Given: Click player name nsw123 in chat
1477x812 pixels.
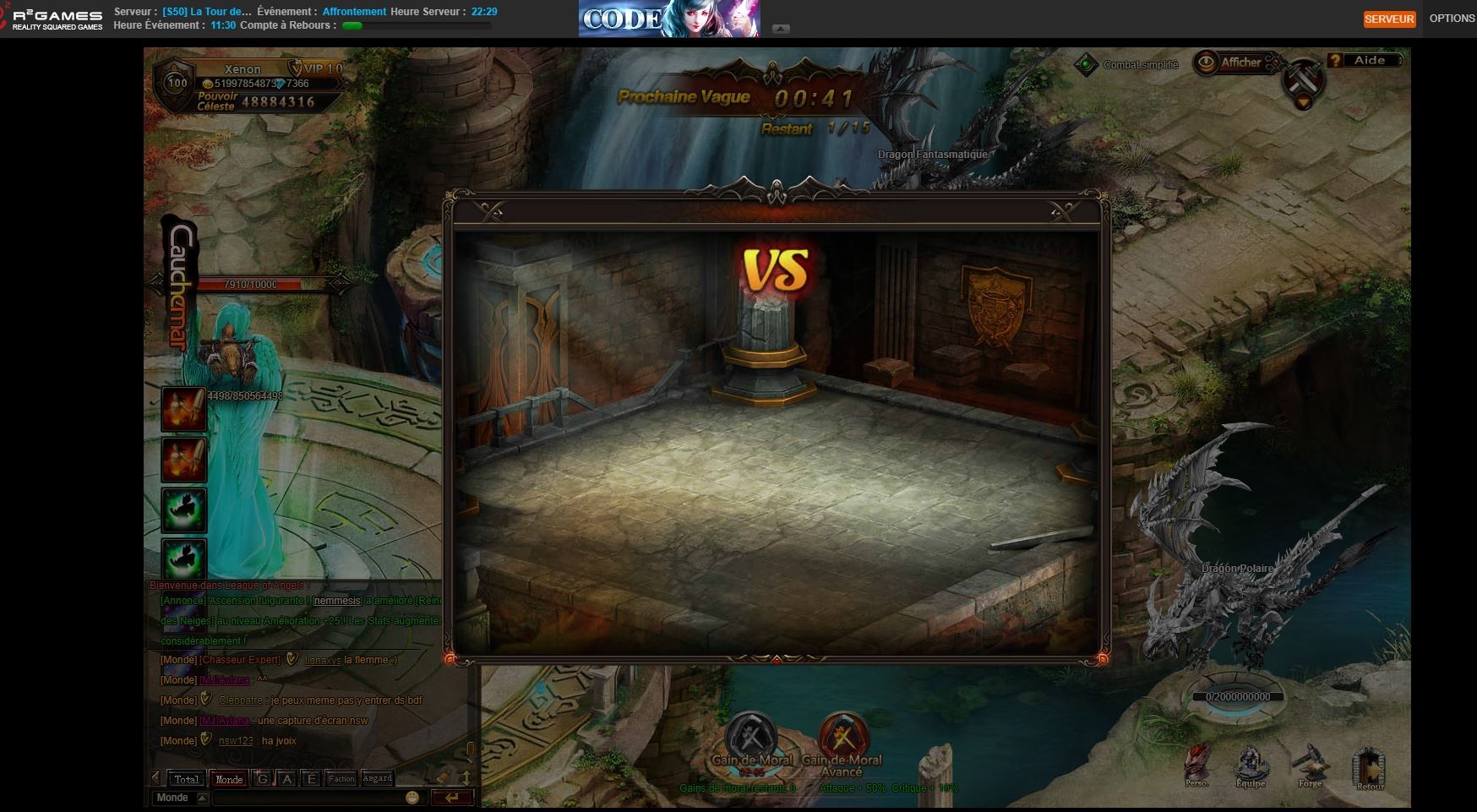Looking at the screenshot, I should click(x=236, y=741).
